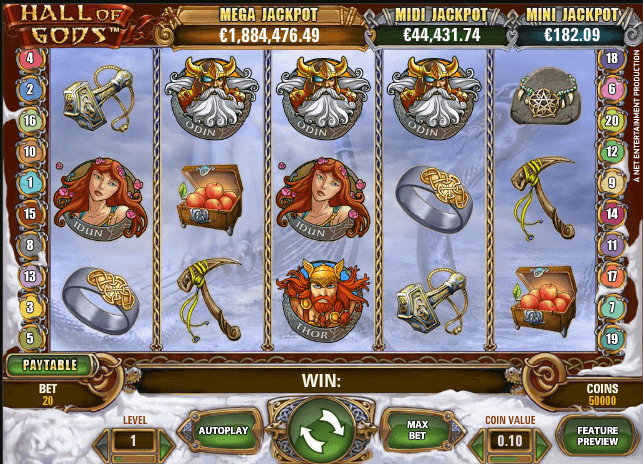Choose bet line 20 marker
Screen dimensions: 643x464
coord(611,121)
